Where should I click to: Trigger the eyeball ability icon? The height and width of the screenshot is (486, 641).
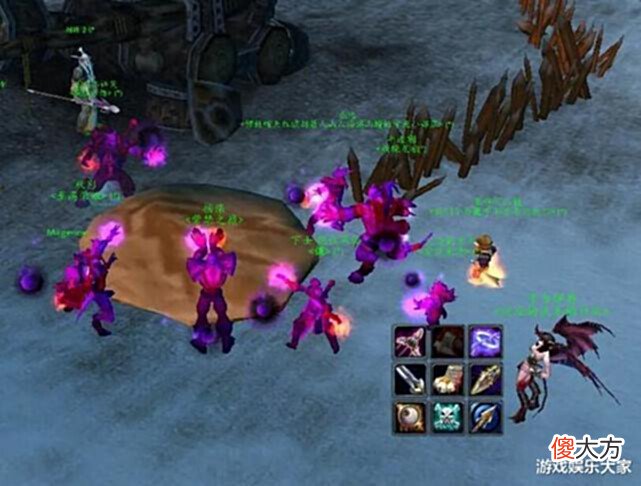tap(411, 415)
